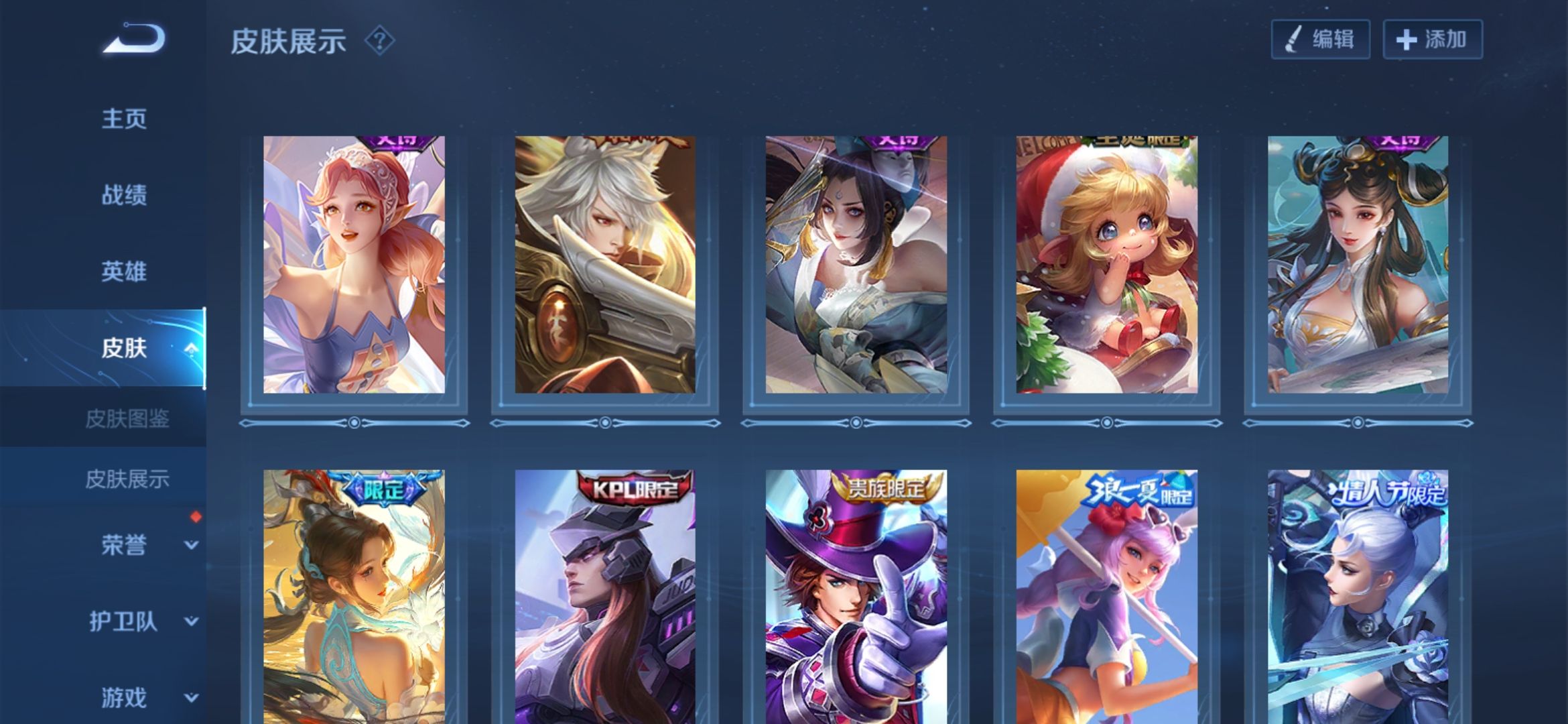Collapse the 皮肤 sidebar section

(x=191, y=348)
